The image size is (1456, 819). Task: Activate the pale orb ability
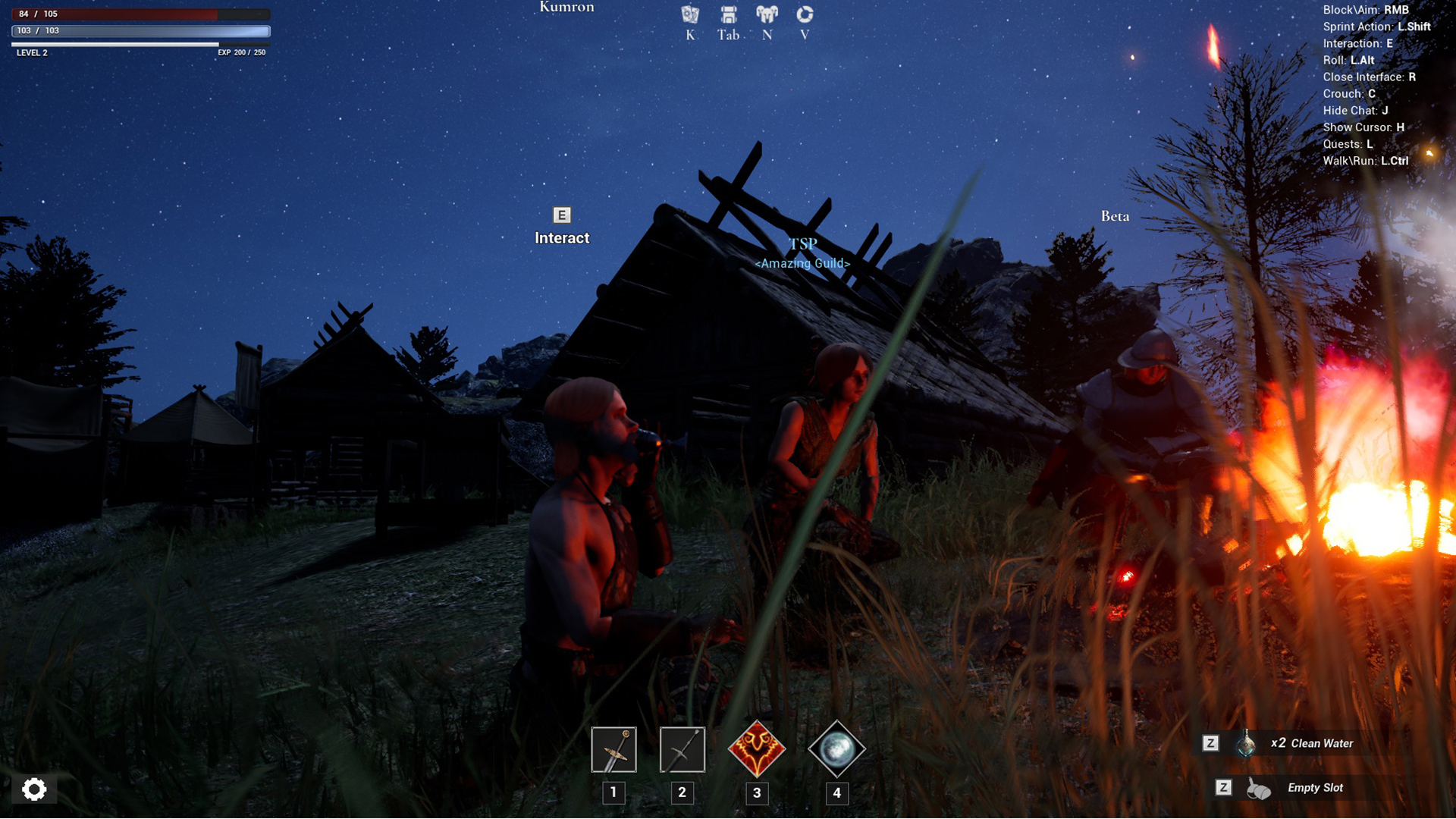[x=836, y=750]
